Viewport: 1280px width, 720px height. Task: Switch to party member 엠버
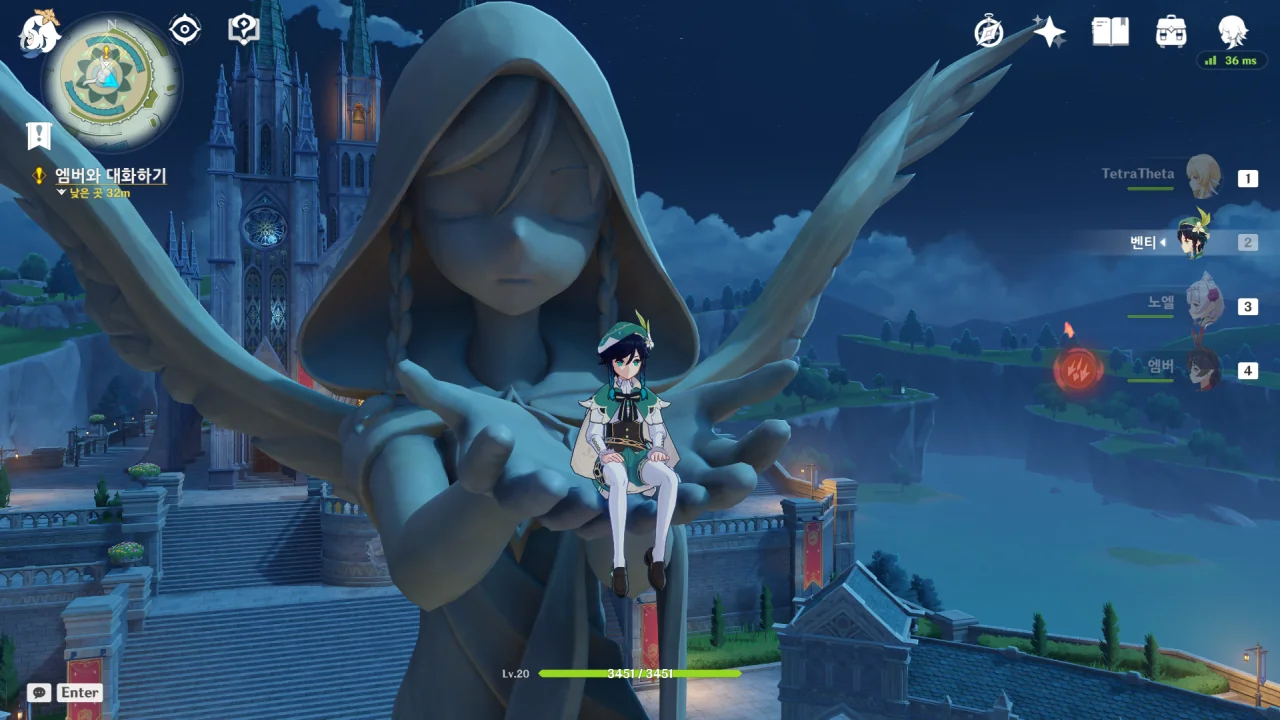point(1202,369)
